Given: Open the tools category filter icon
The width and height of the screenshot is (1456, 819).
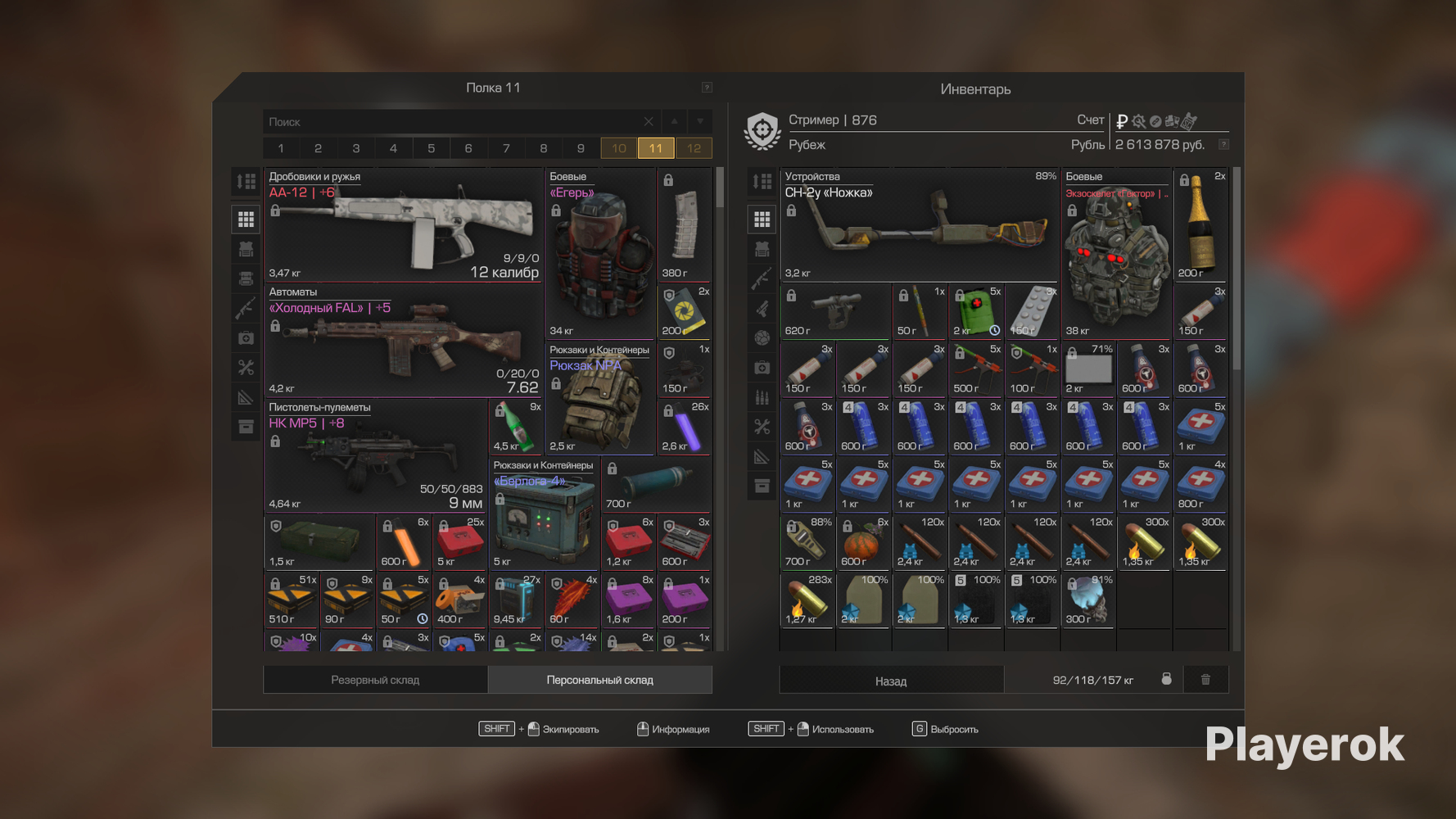Looking at the screenshot, I should pyautogui.click(x=246, y=367).
